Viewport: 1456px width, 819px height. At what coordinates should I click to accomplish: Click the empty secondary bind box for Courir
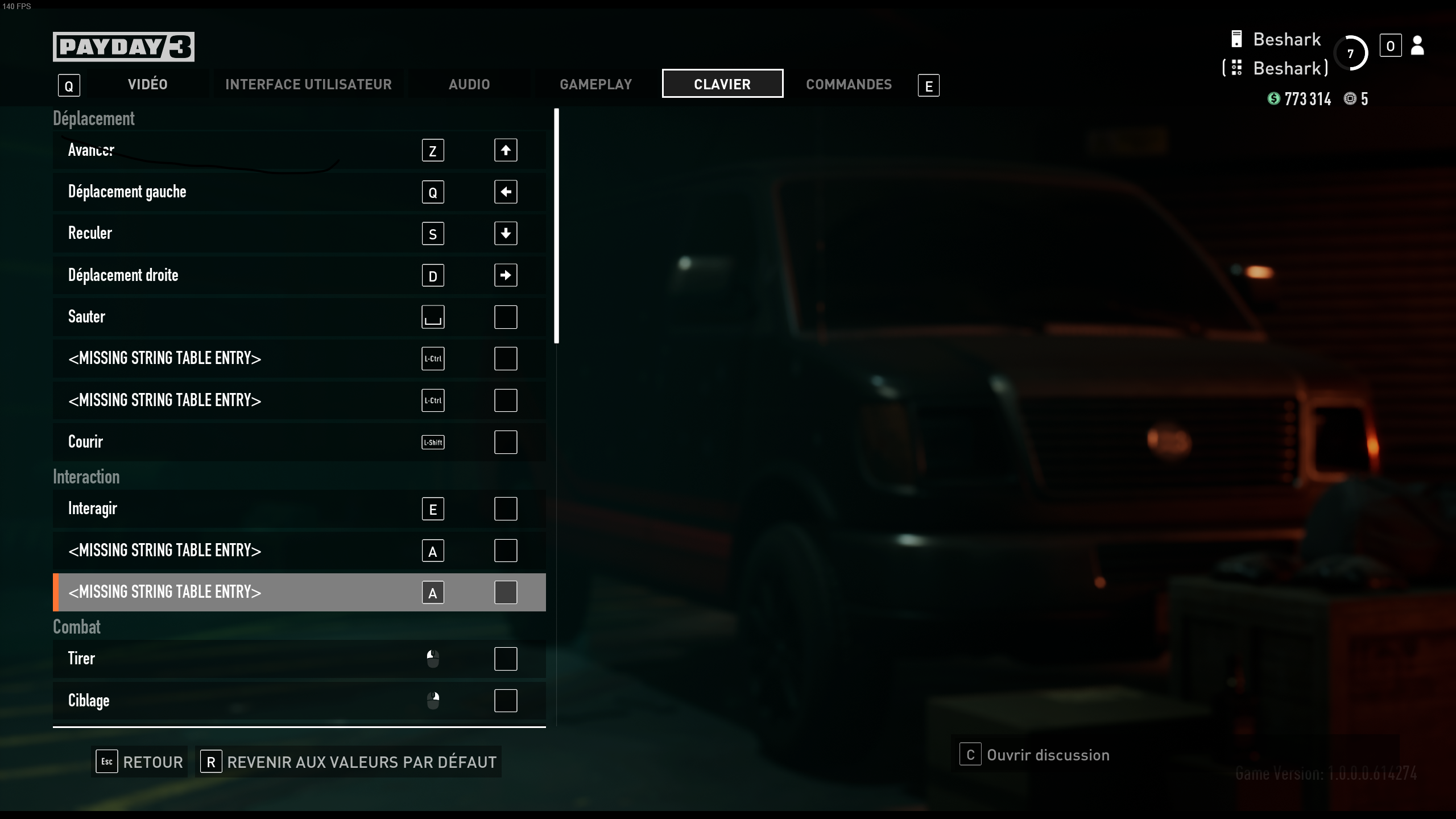[505, 442]
